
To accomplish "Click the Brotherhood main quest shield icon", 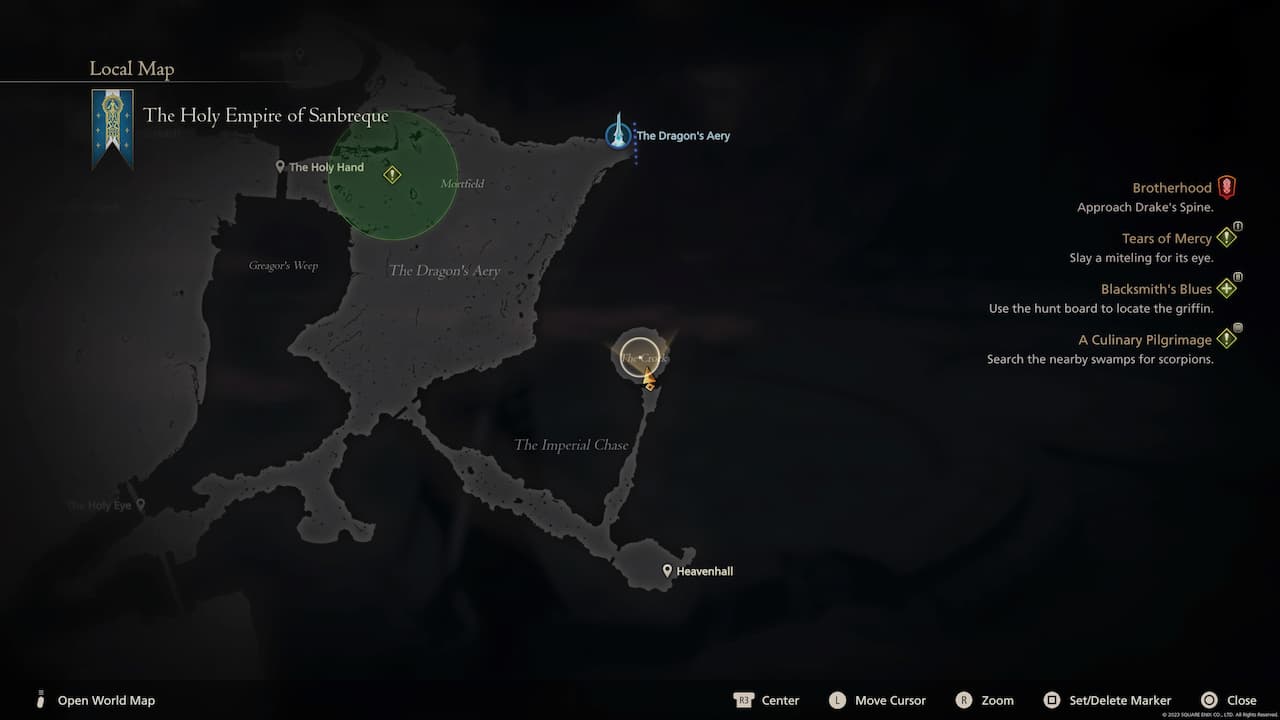I will (1228, 186).
